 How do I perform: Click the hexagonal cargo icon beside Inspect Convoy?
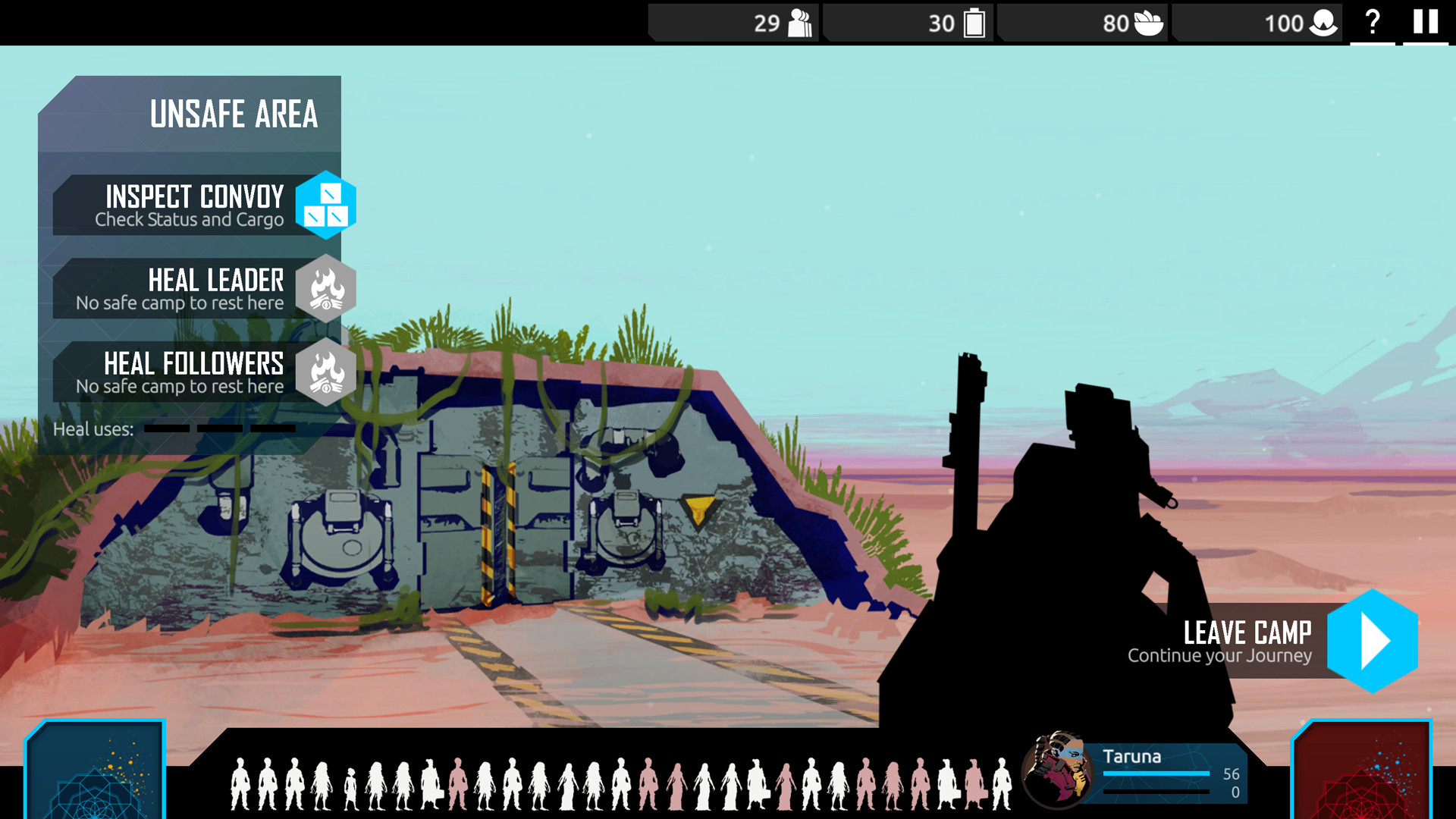point(326,205)
